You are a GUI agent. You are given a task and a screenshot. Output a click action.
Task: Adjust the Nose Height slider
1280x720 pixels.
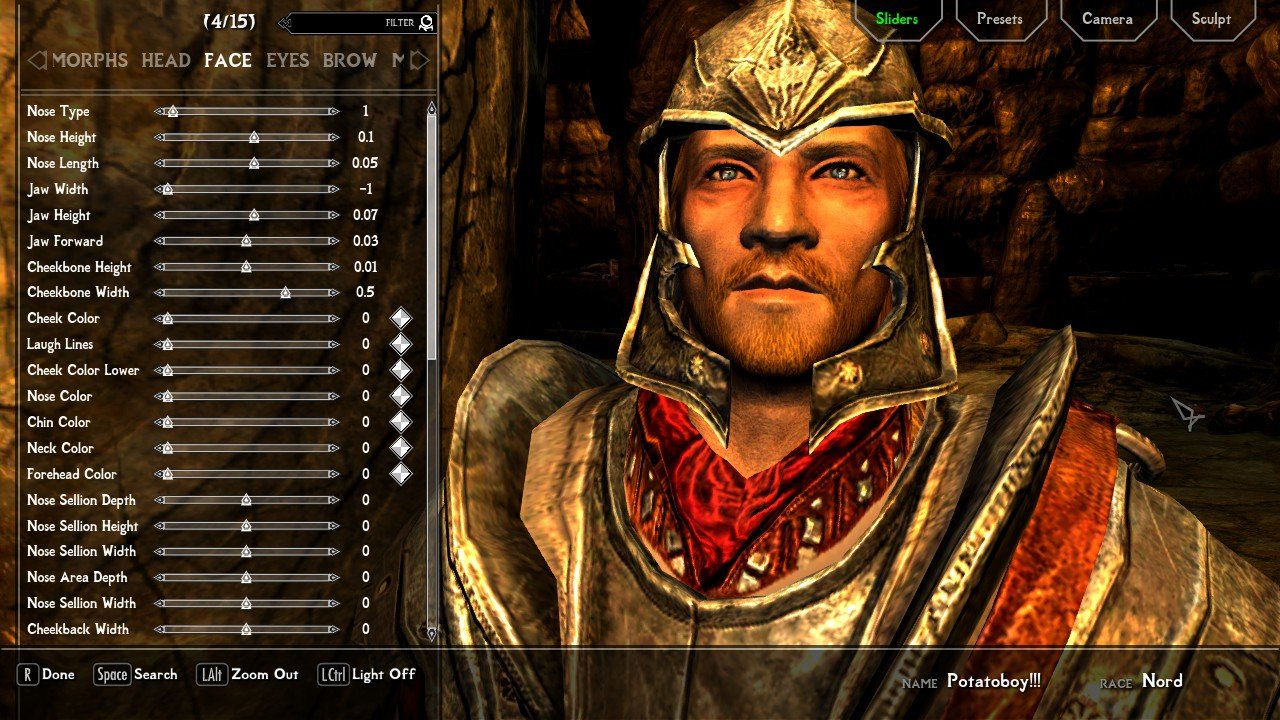tap(254, 138)
